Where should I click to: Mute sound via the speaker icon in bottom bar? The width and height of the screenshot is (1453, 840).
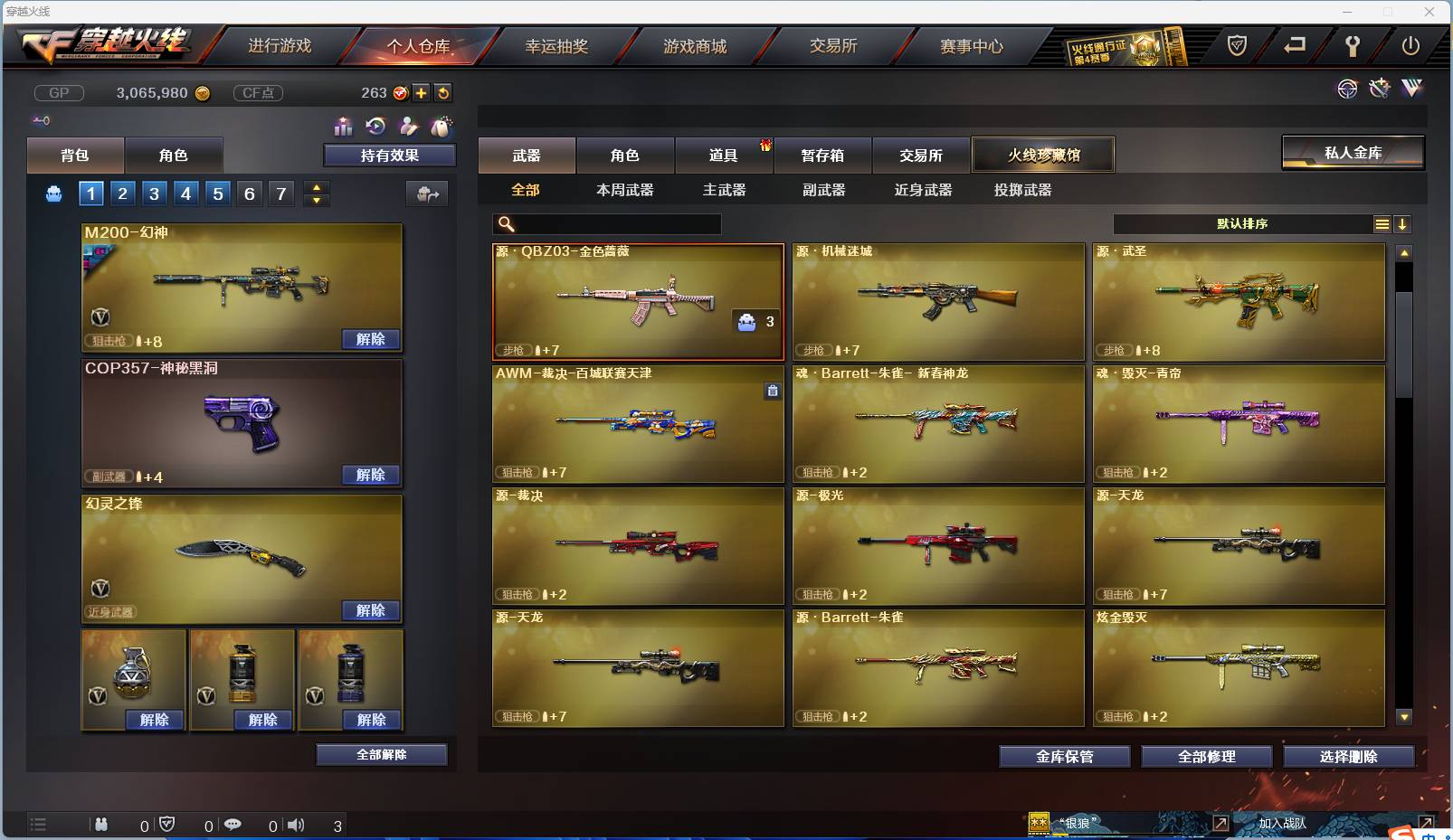point(296,824)
